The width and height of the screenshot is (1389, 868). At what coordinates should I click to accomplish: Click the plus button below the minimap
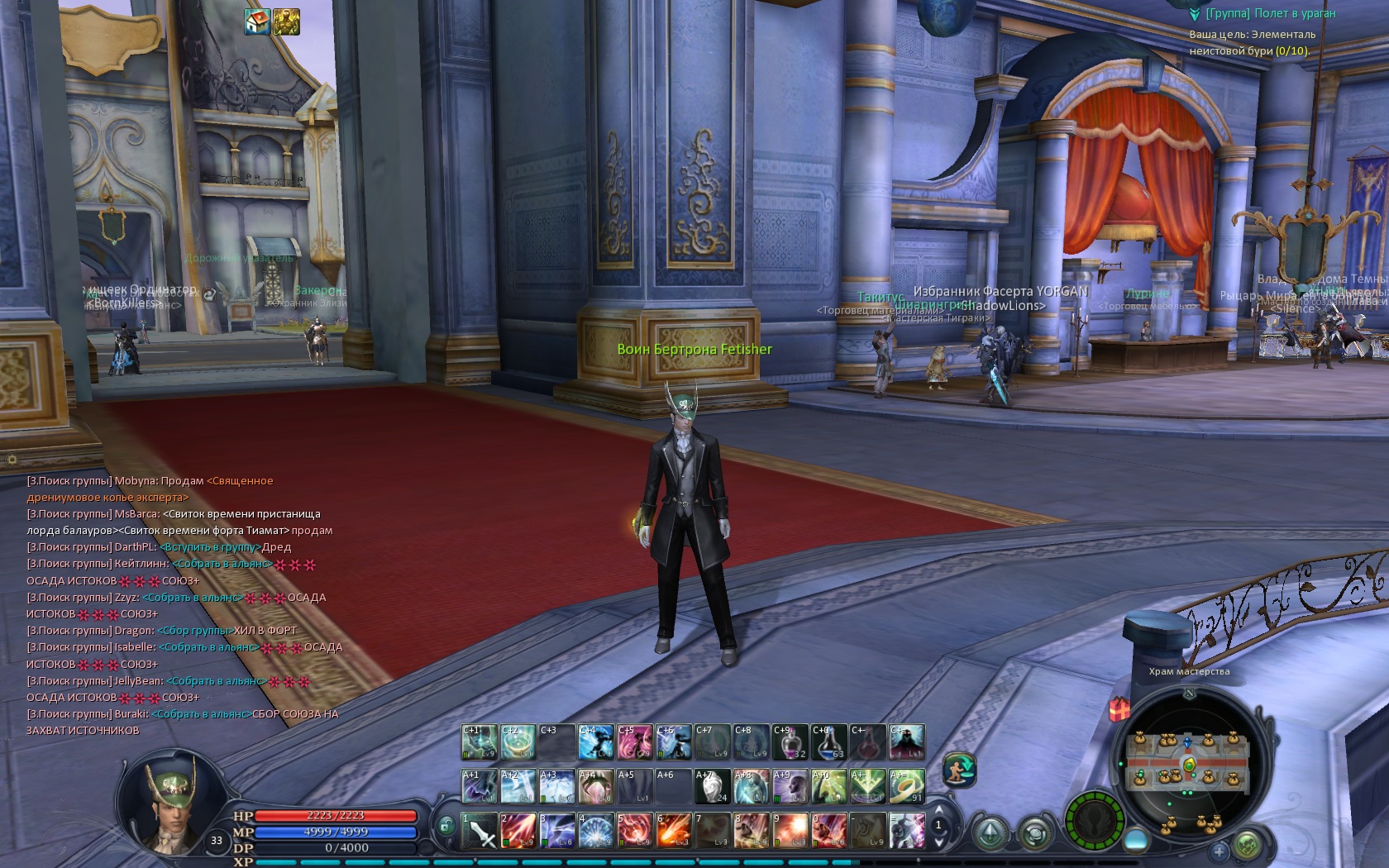click(x=1219, y=850)
